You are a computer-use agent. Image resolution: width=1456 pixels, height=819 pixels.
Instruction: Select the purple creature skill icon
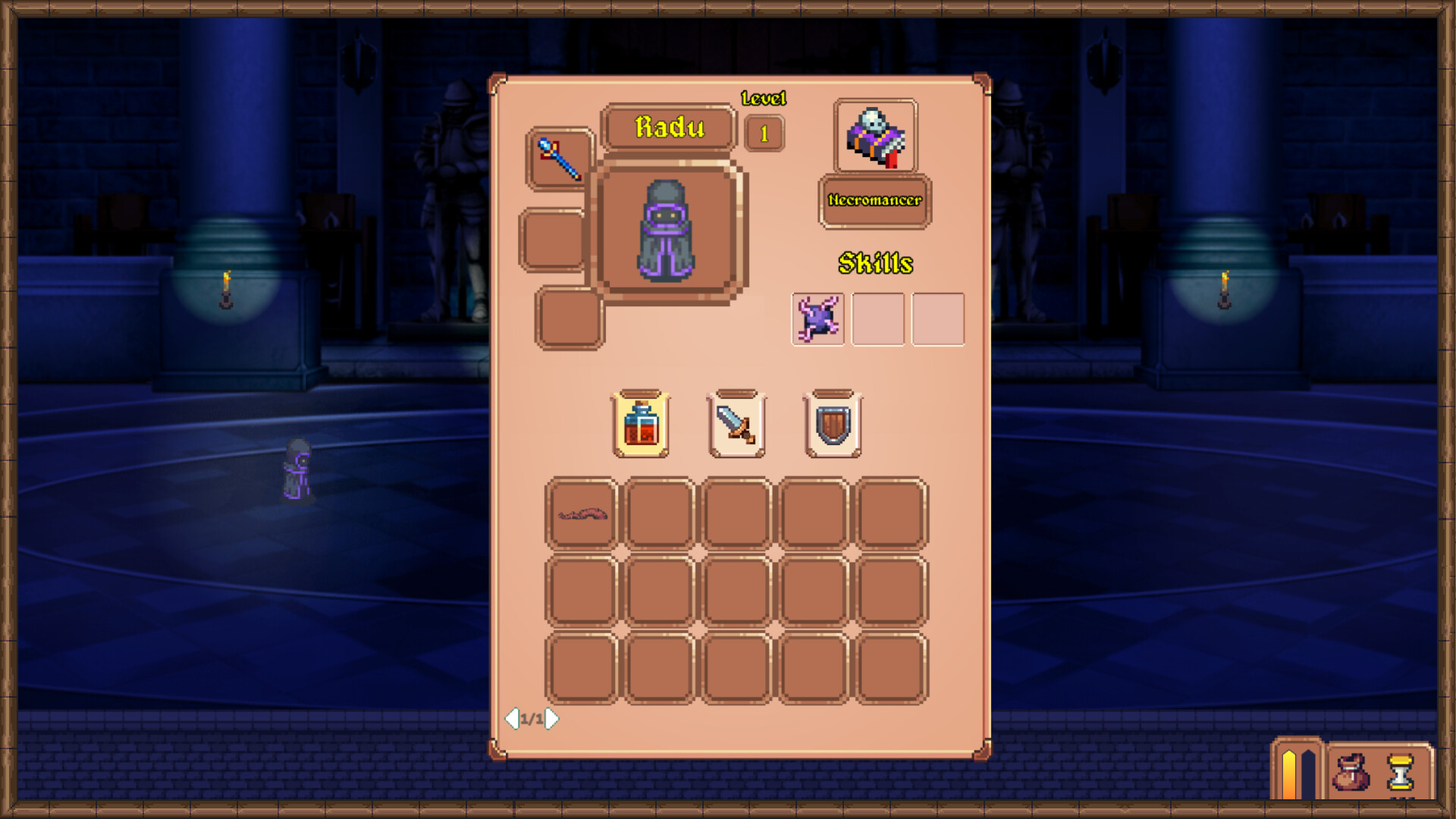tap(817, 318)
